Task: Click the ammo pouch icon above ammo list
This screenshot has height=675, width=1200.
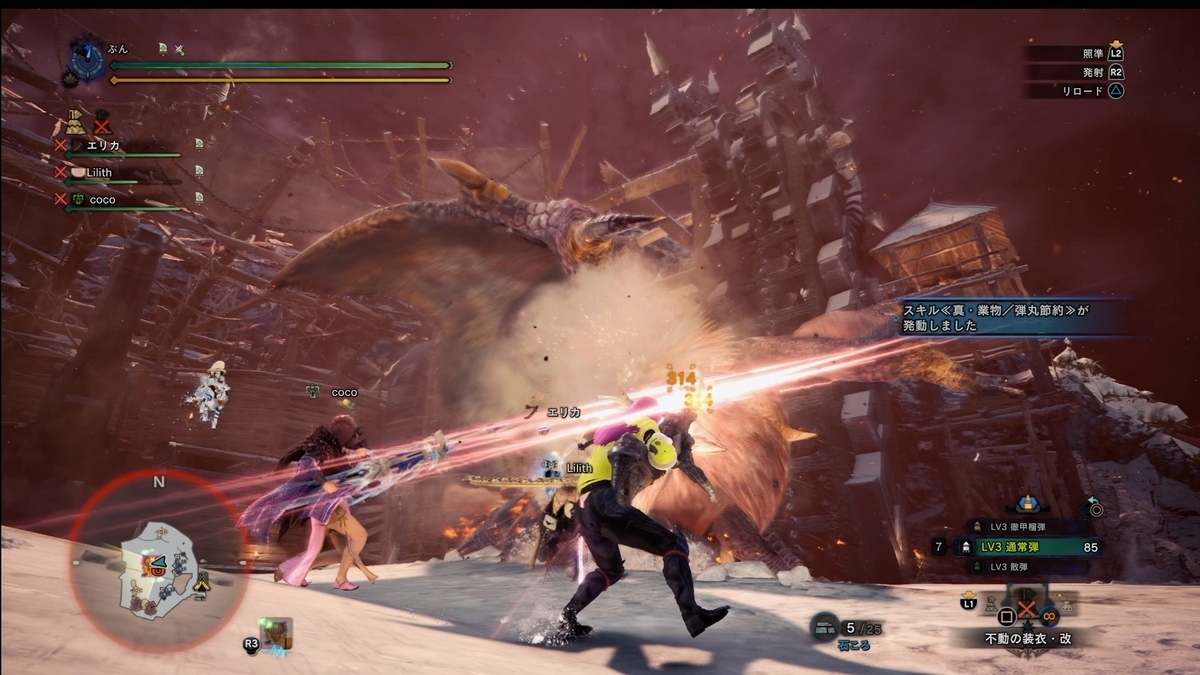Action: click(x=1025, y=503)
